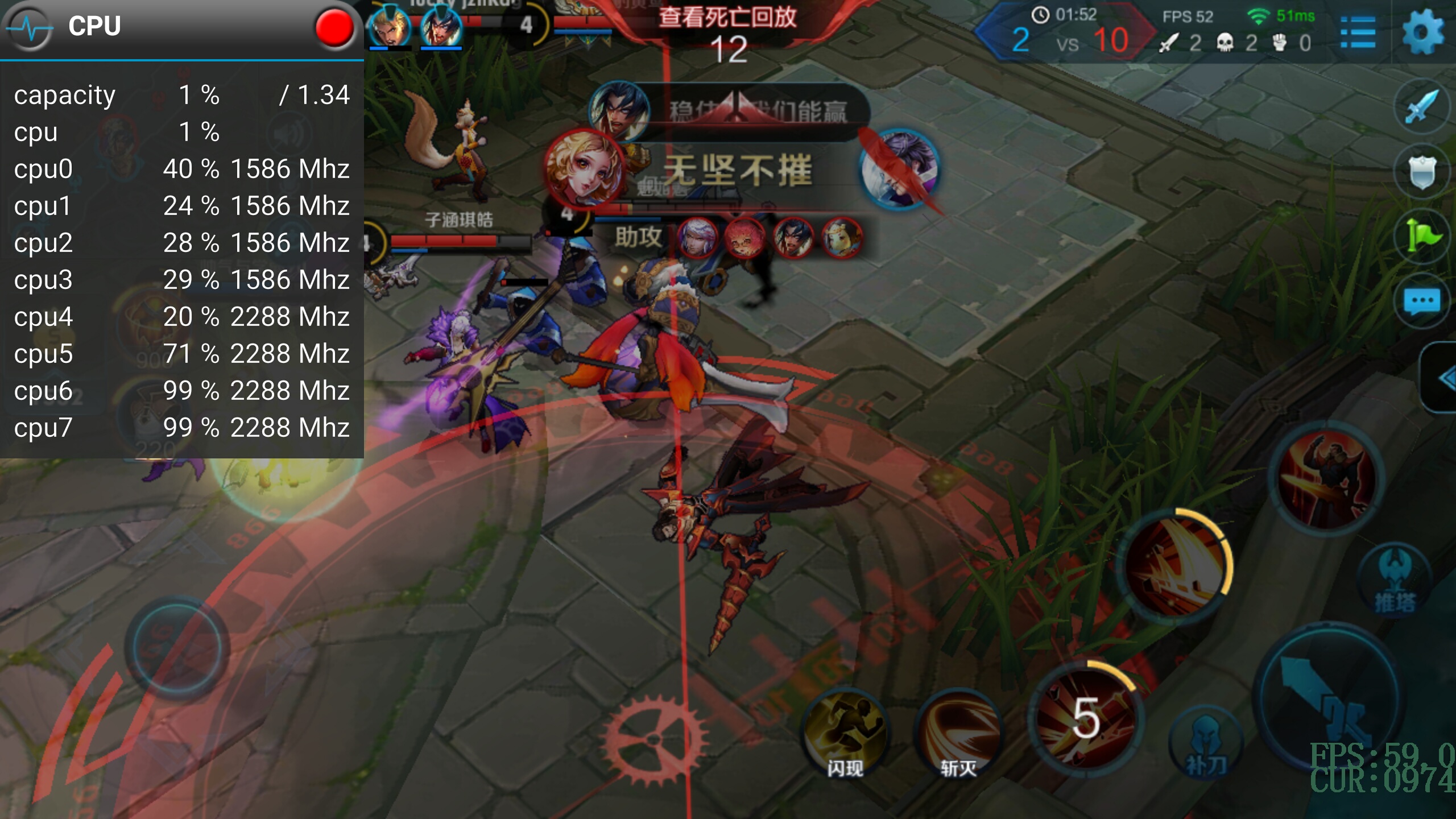Screen dimensions: 1456x819
Task: Tap the sword attack signal button
Action: click(1421, 106)
